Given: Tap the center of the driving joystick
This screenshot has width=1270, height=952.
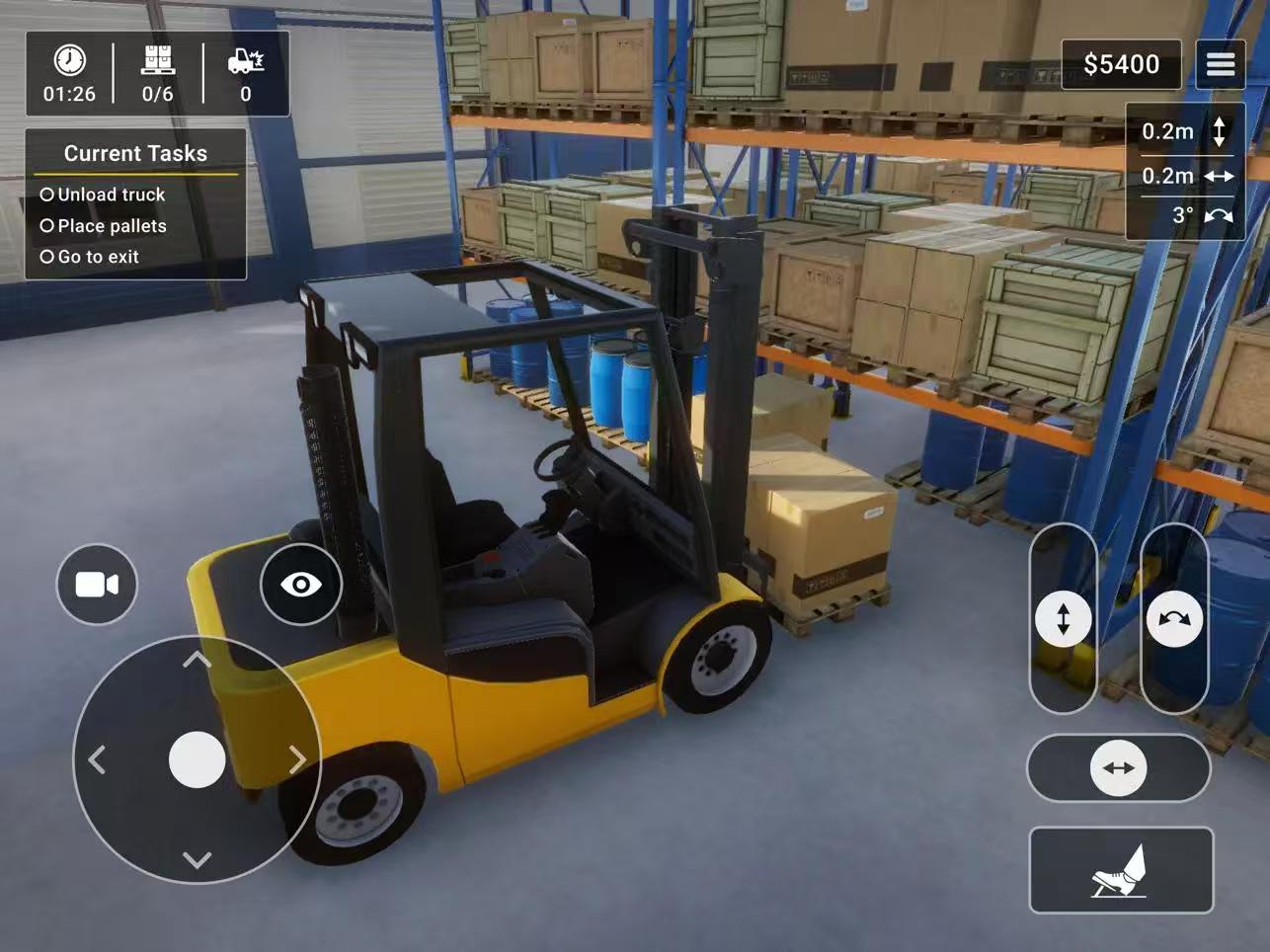Looking at the screenshot, I should (x=197, y=758).
